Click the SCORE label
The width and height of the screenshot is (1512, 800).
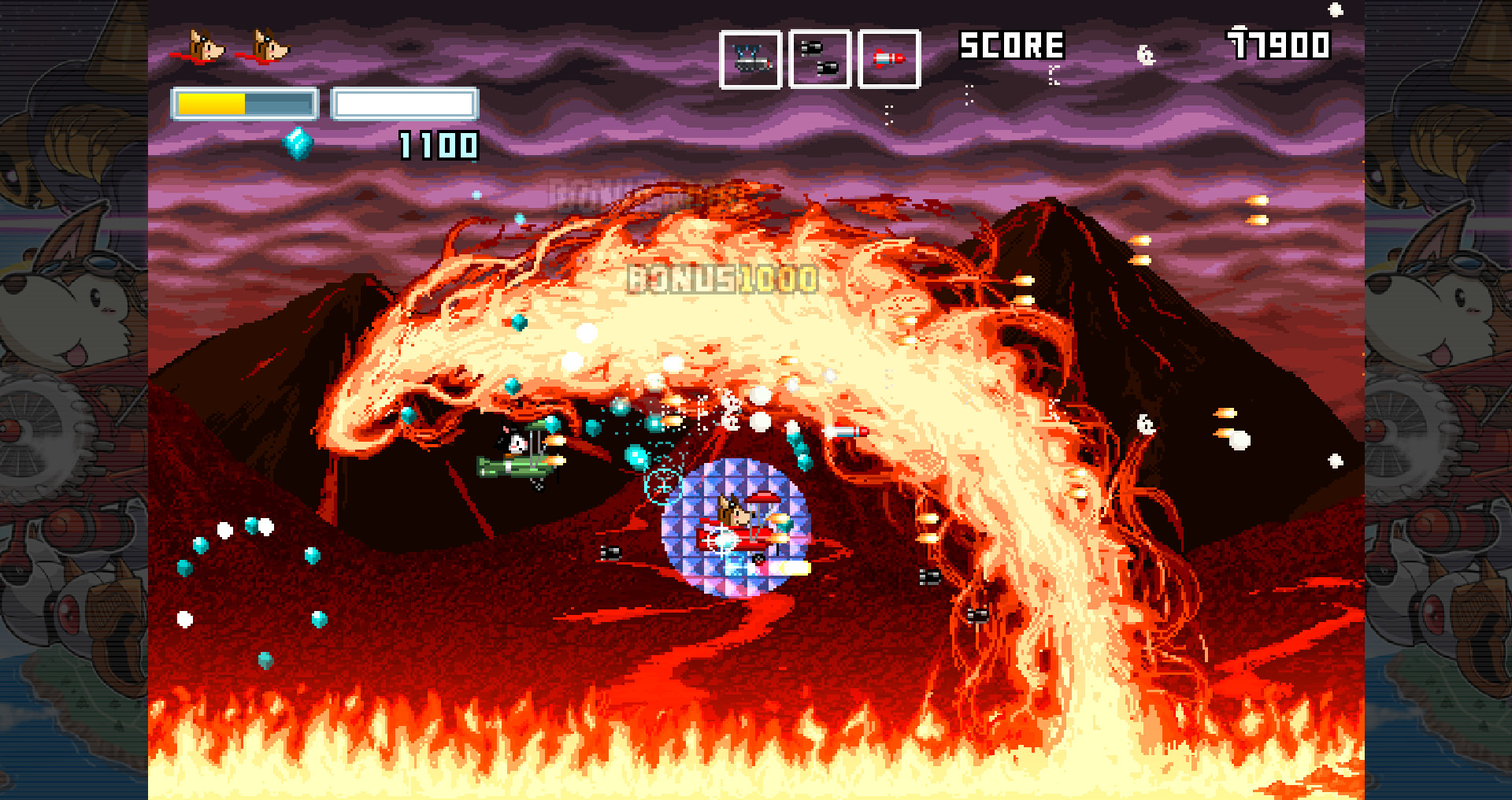1011,46
